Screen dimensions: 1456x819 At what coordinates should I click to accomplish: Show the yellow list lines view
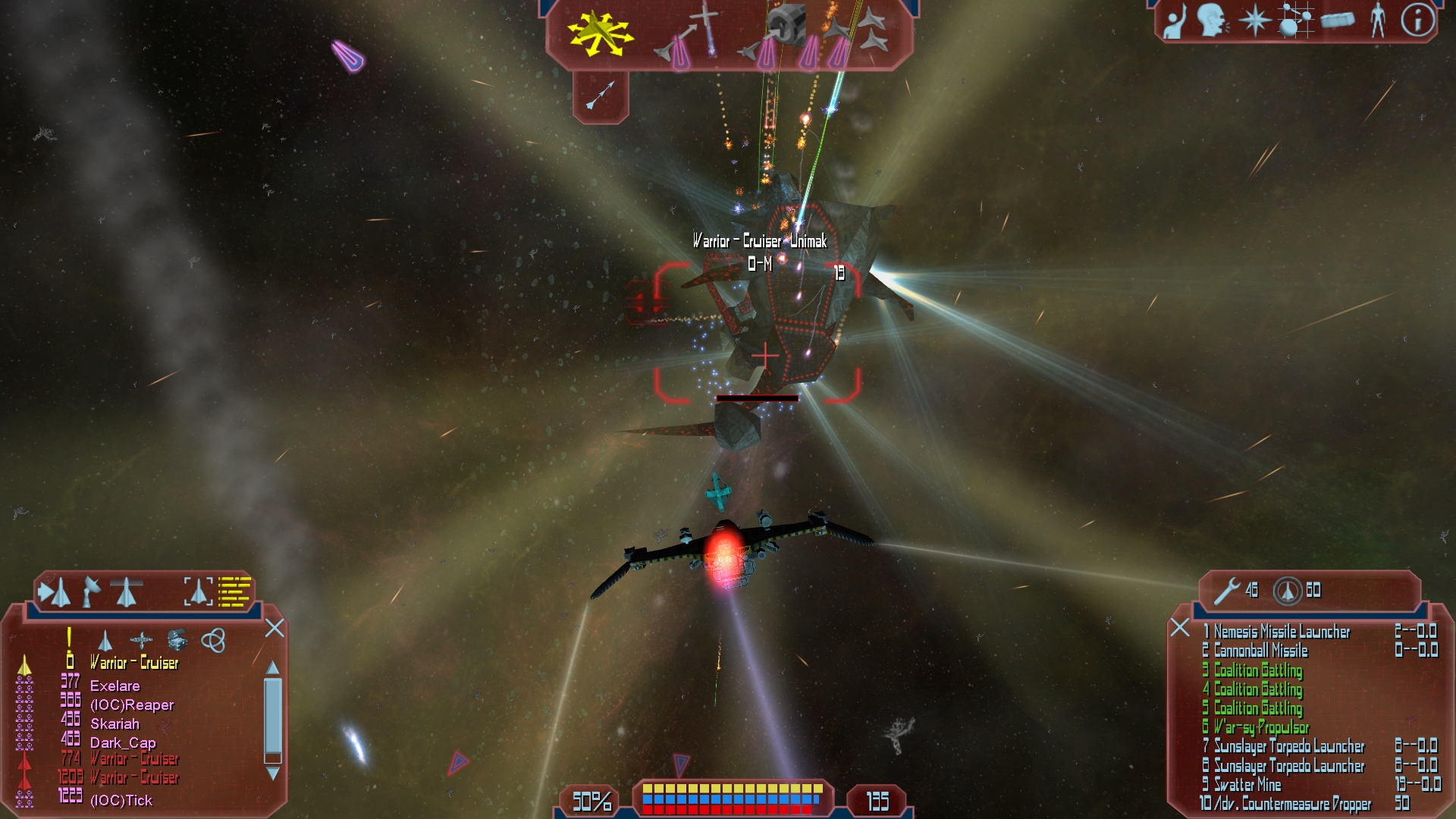point(234,591)
